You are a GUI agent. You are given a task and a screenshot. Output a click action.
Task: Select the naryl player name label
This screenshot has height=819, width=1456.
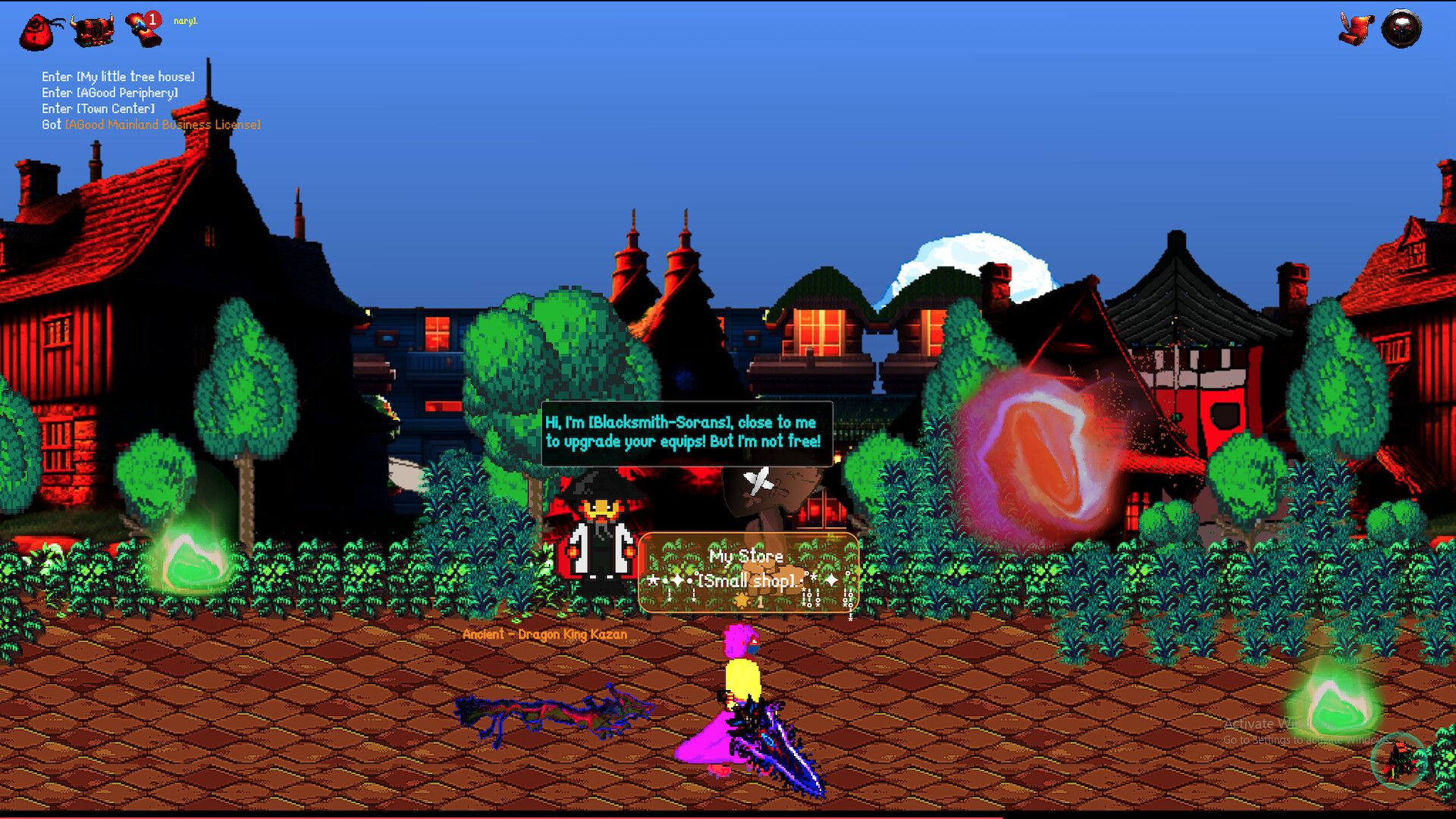(184, 22)
